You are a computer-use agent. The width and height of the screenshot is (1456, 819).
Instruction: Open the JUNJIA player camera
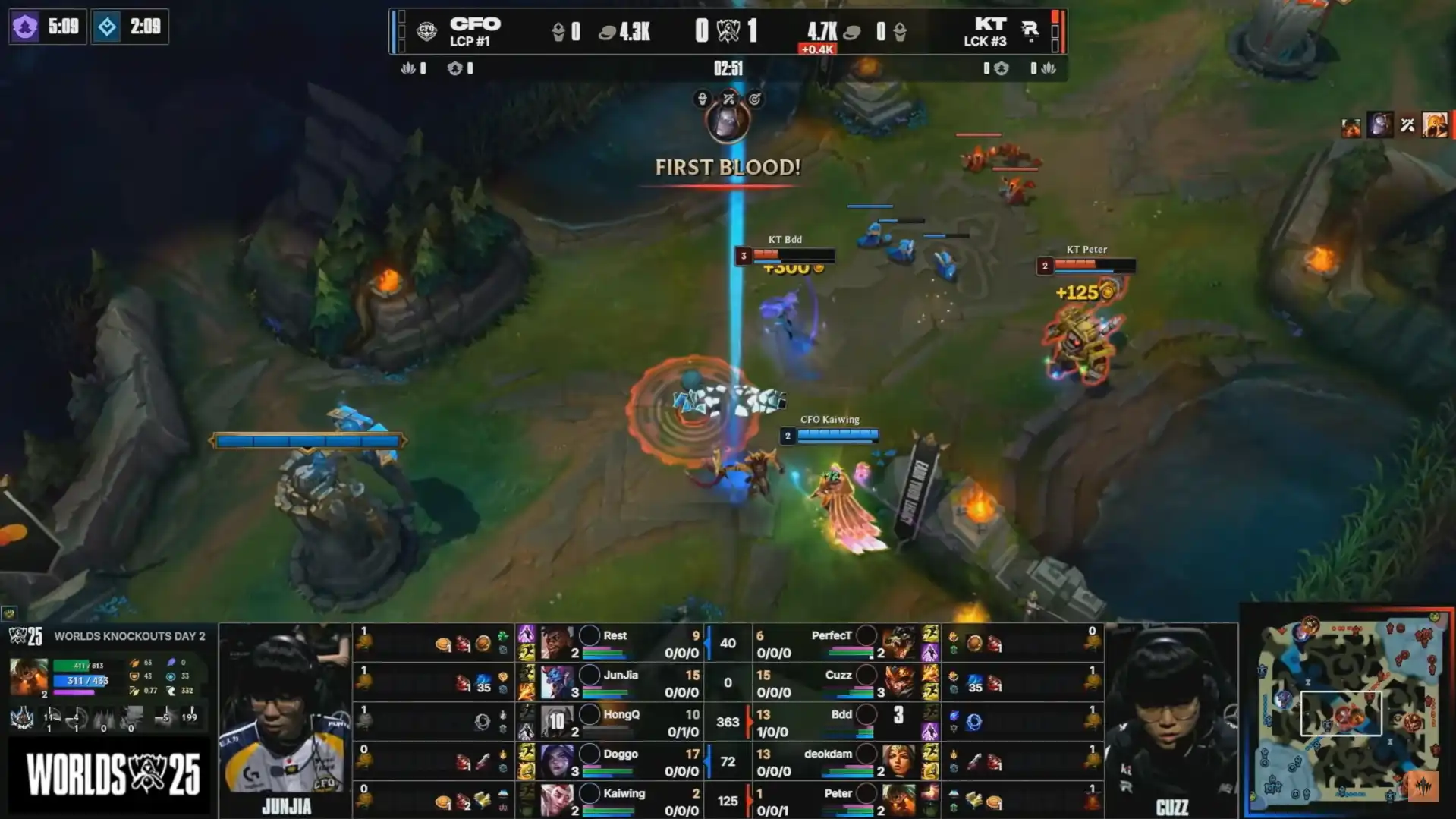pos(285,717)
